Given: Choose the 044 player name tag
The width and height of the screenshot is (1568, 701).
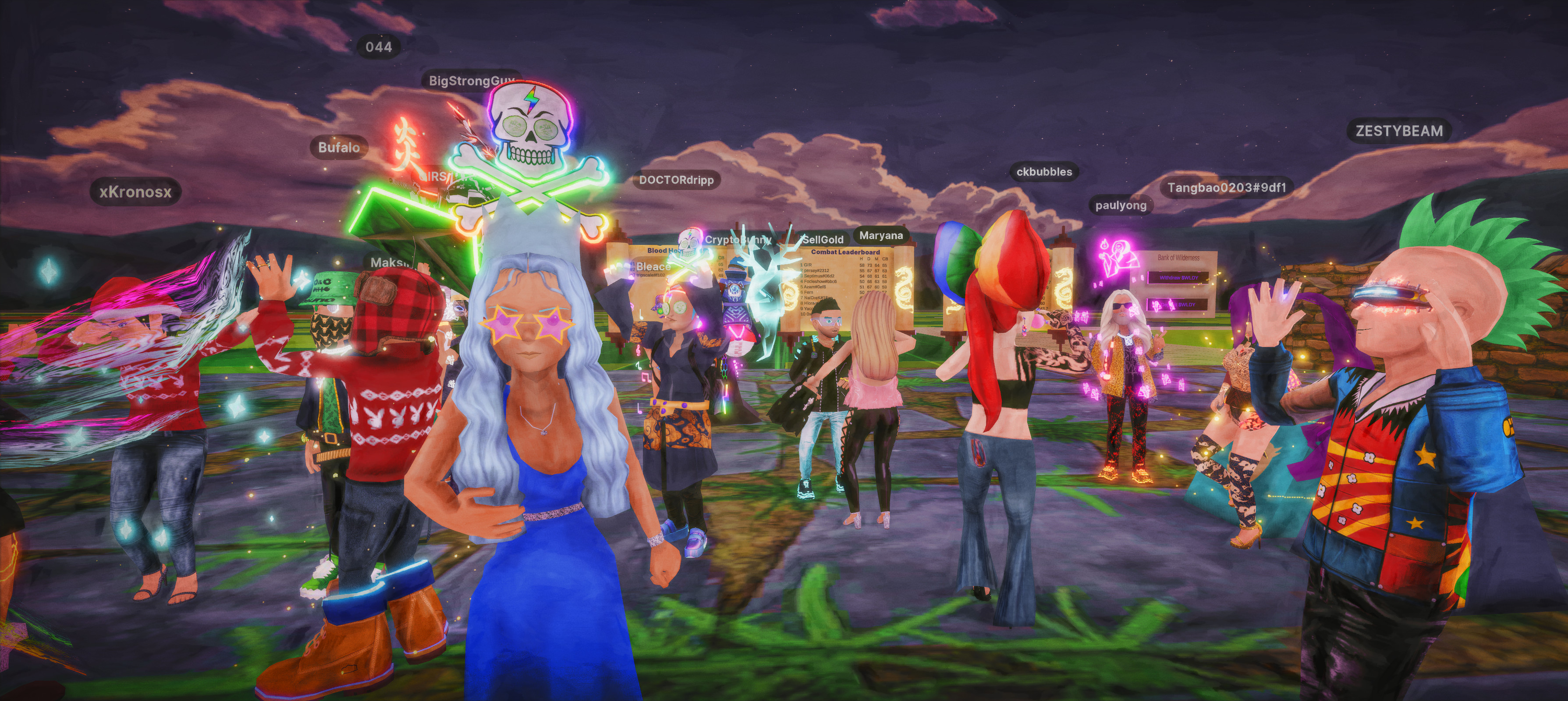Looking at the screenshot, I should pyautogui.click(x=379, y=47).
